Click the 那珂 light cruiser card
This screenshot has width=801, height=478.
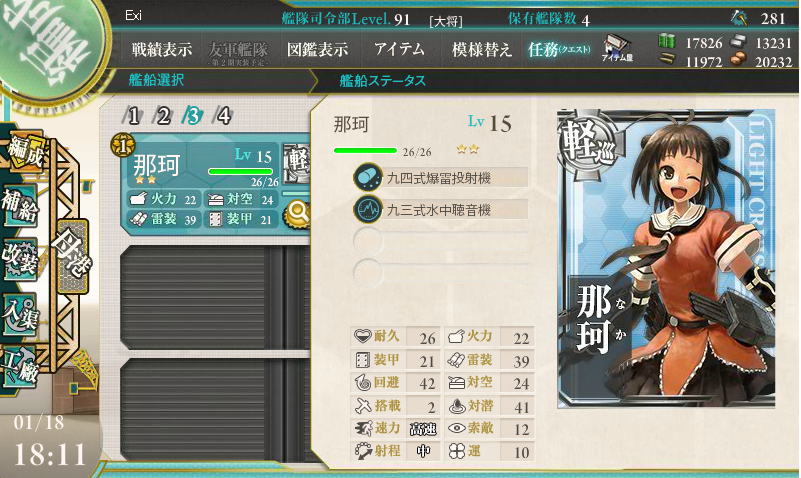(666, 258)
